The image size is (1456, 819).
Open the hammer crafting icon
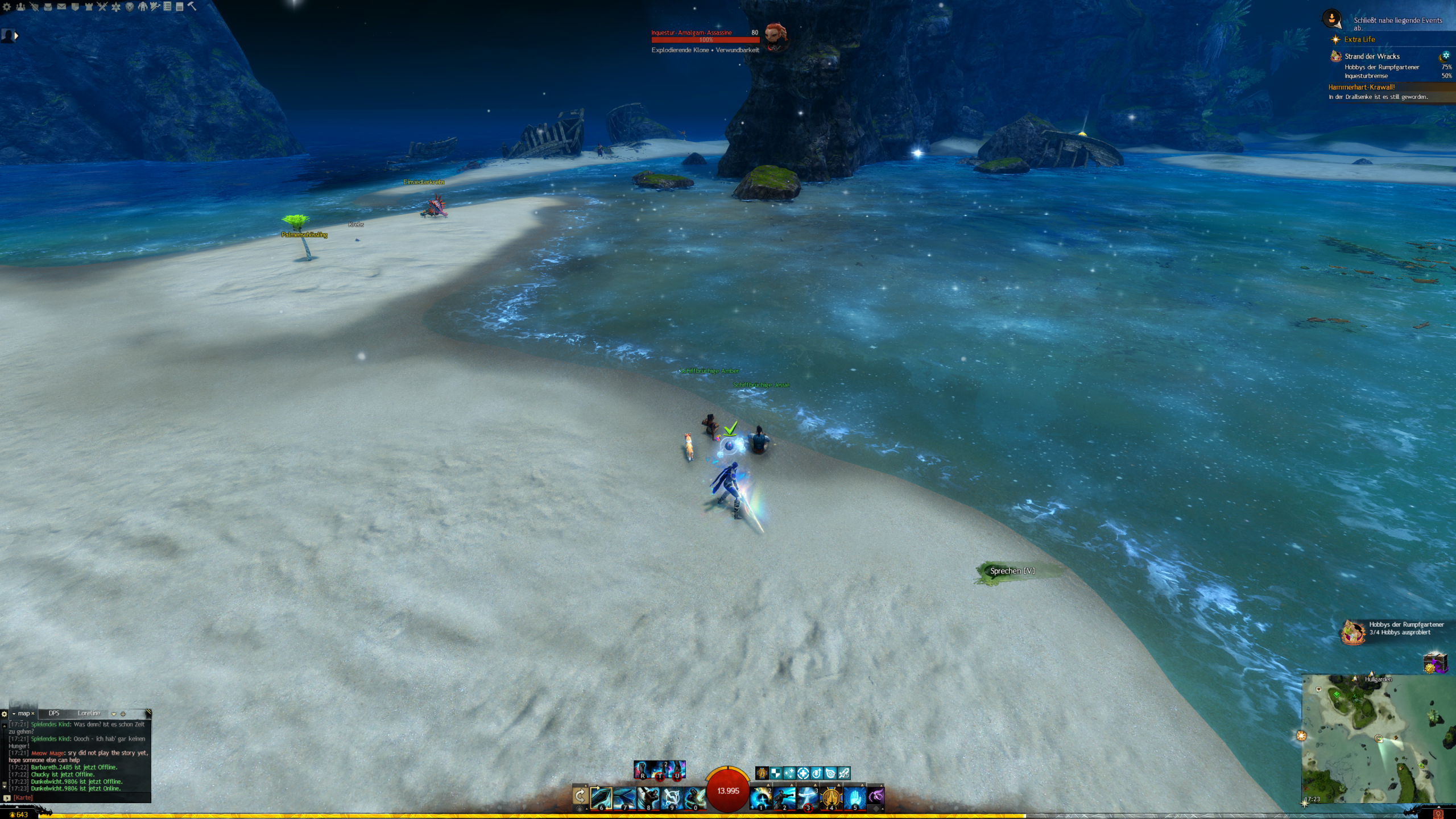192,6
